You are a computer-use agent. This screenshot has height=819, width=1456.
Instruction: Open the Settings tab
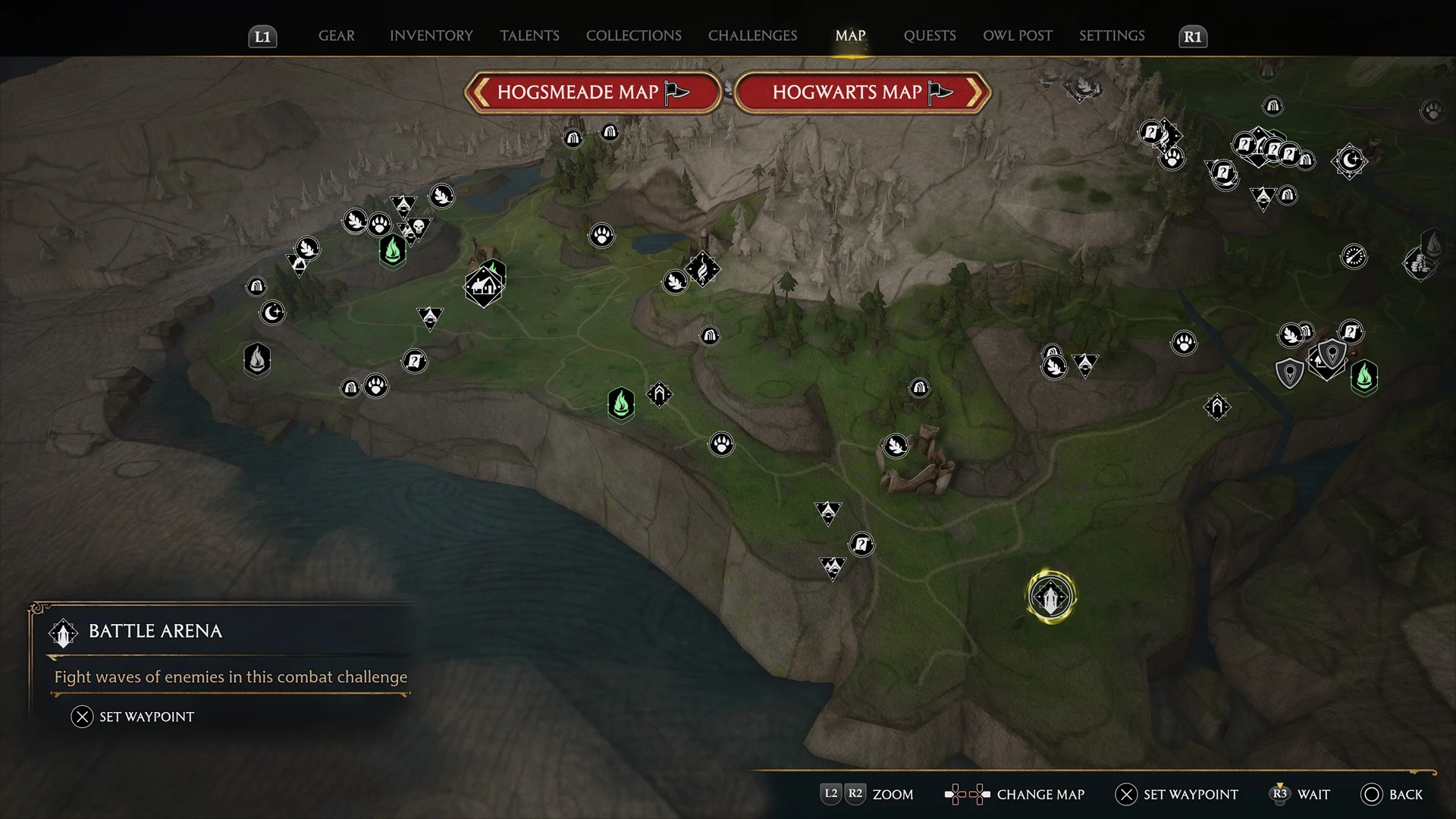coord(1112,36)
